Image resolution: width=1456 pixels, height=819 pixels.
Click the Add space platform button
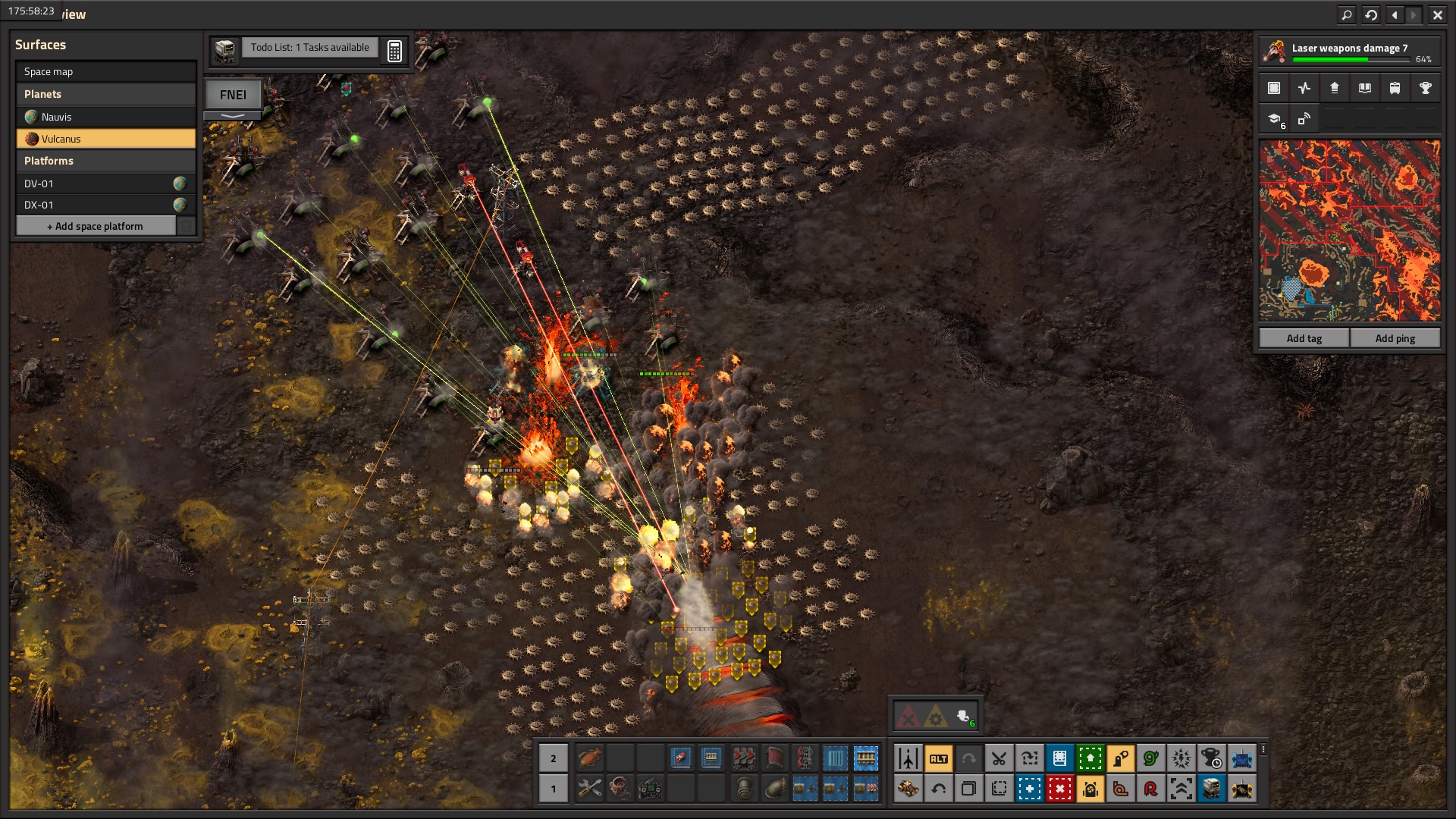pos(96,226)
